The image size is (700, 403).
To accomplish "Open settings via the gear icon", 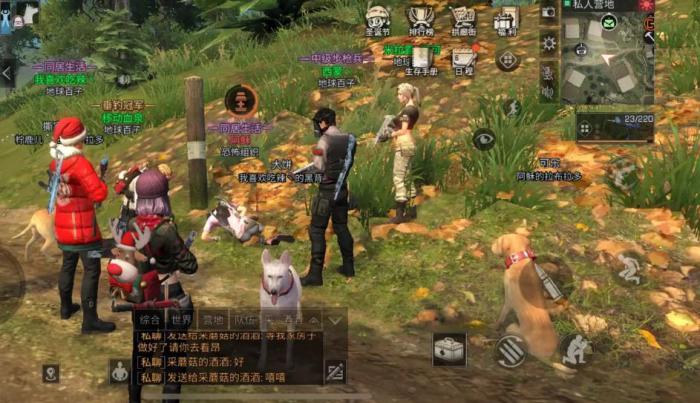I will point(548,43).
